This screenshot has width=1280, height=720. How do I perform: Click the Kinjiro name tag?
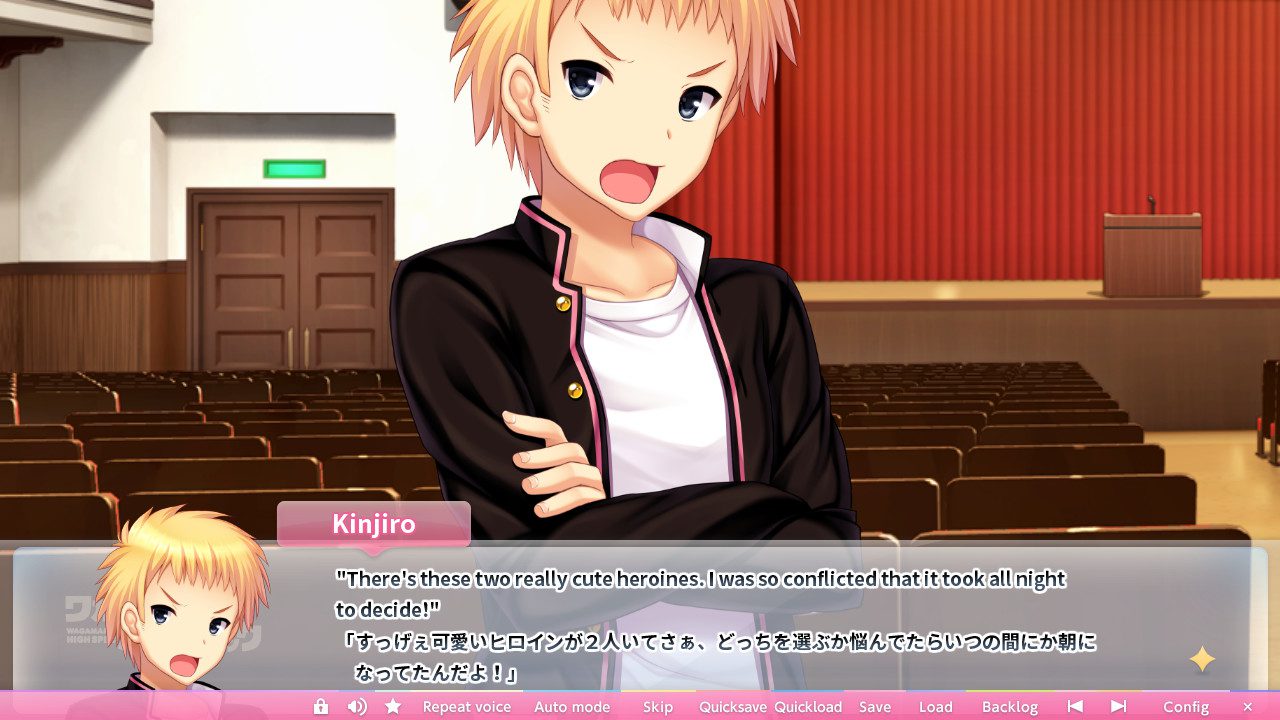[x=373, y=523]
